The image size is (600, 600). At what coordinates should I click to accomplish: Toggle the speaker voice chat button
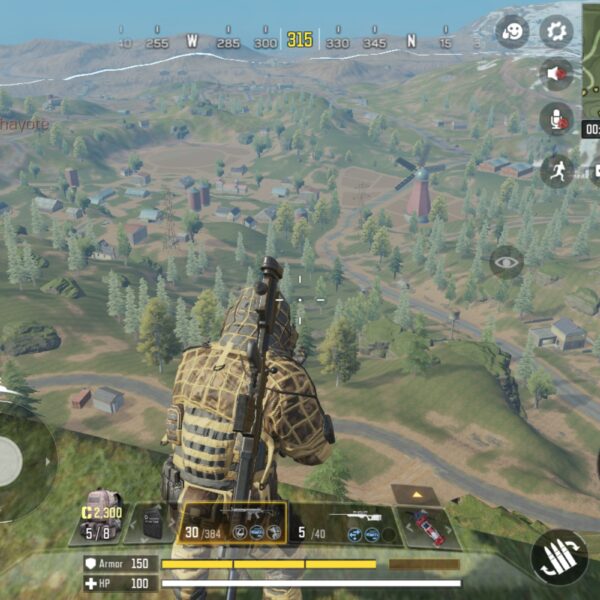pyautogui.click(x=556, y=74)
